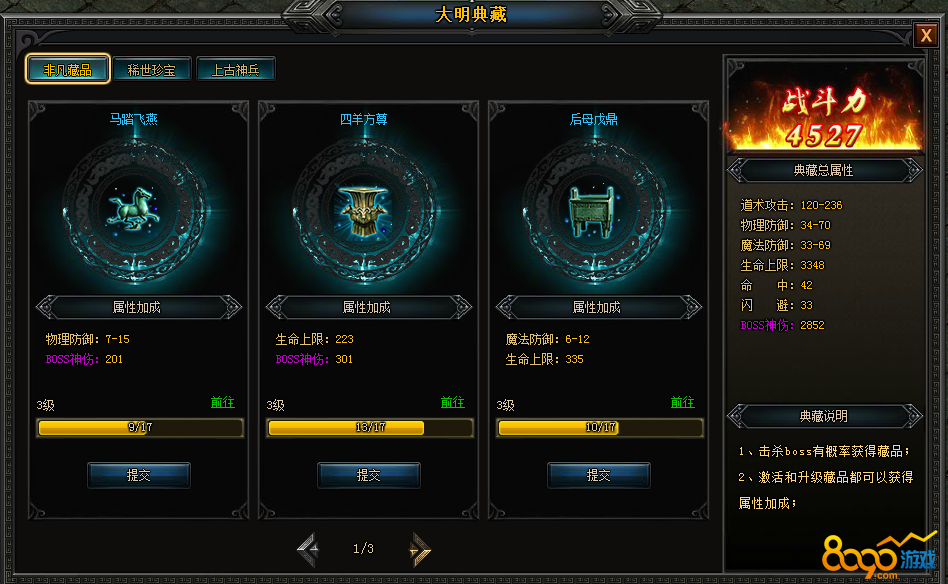Click 前往 link under 四羊方尊
The image size is (948, 584).
[x=453, y=403]
